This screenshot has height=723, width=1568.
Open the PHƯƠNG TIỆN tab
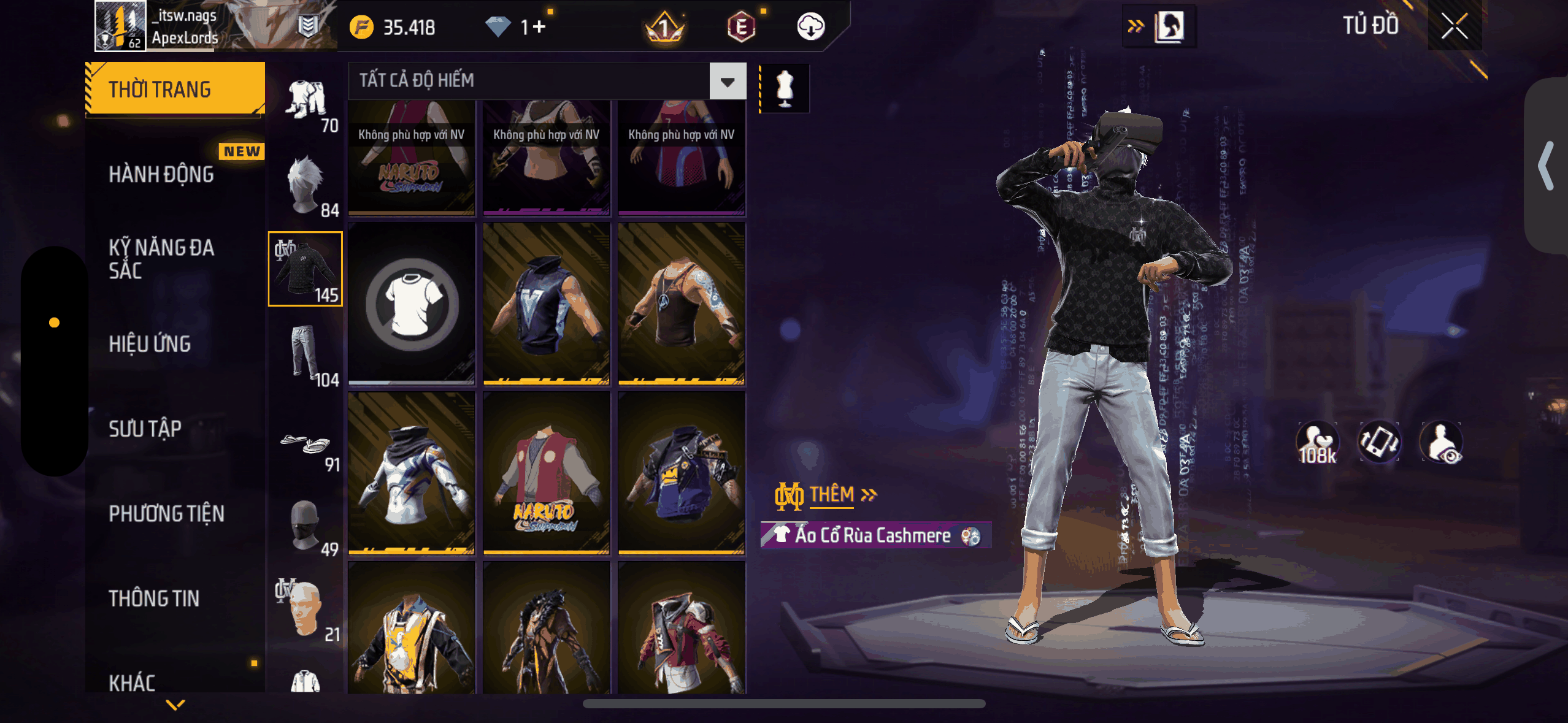click(x=166, y=514)
